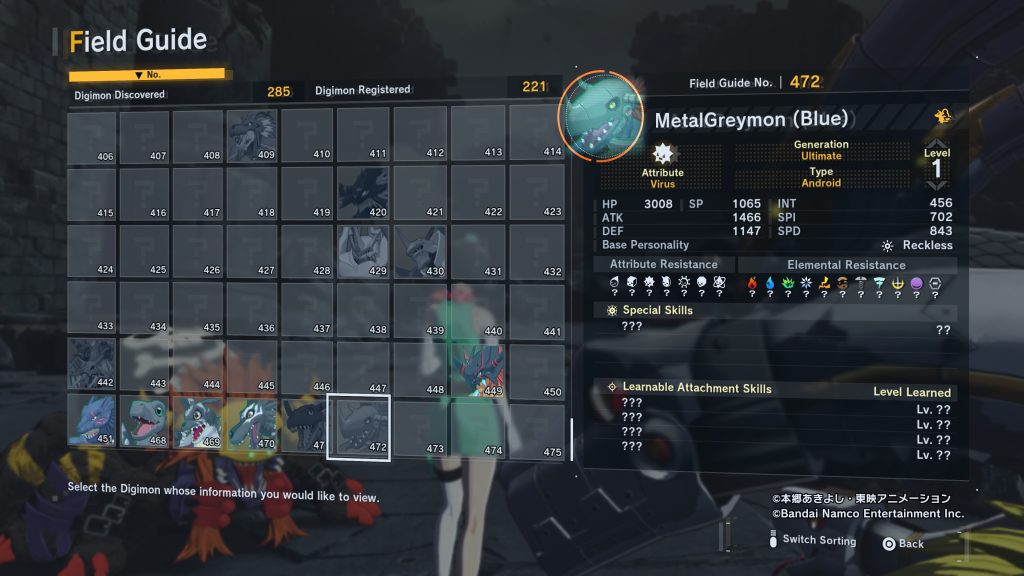View Digimon entry number 468
This screenshot has height=576, width=1024.
[145, 421]
